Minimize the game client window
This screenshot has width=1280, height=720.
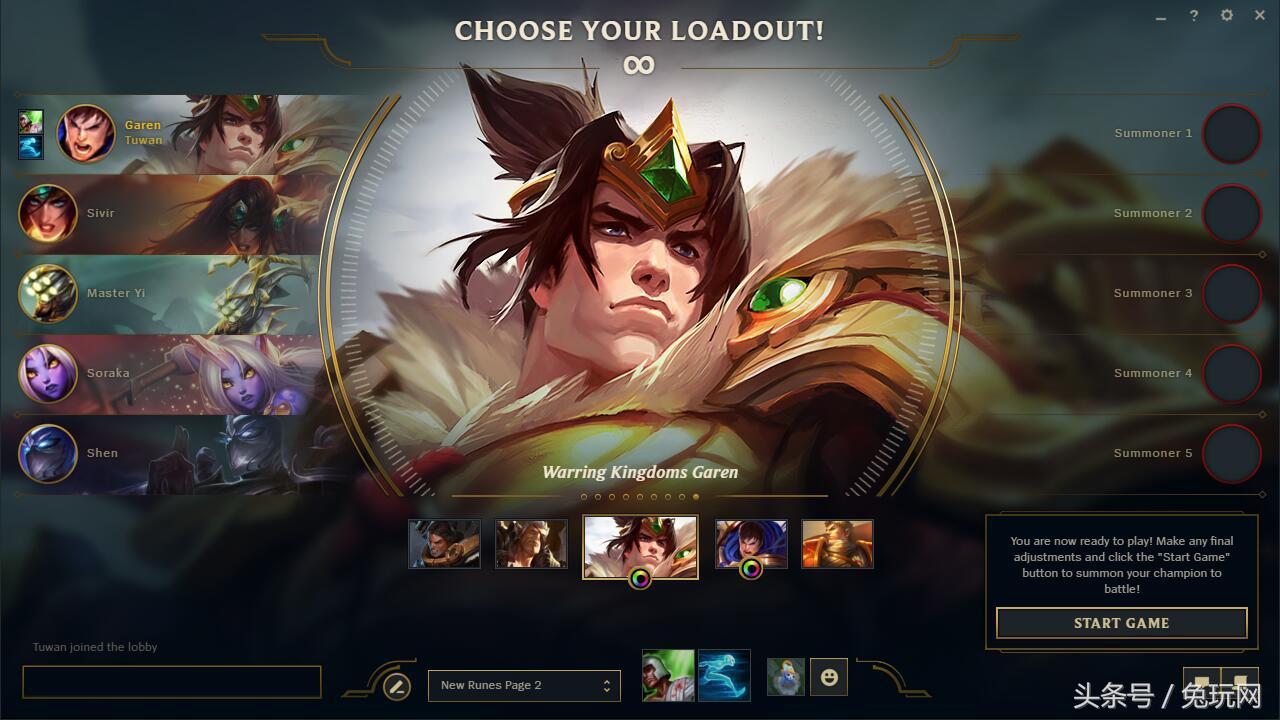point(1161,17)
